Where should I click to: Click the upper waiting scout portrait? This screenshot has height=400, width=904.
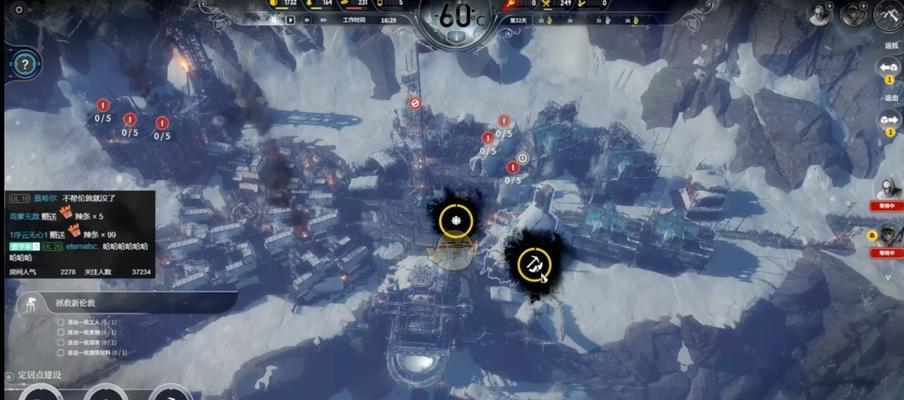889,188
